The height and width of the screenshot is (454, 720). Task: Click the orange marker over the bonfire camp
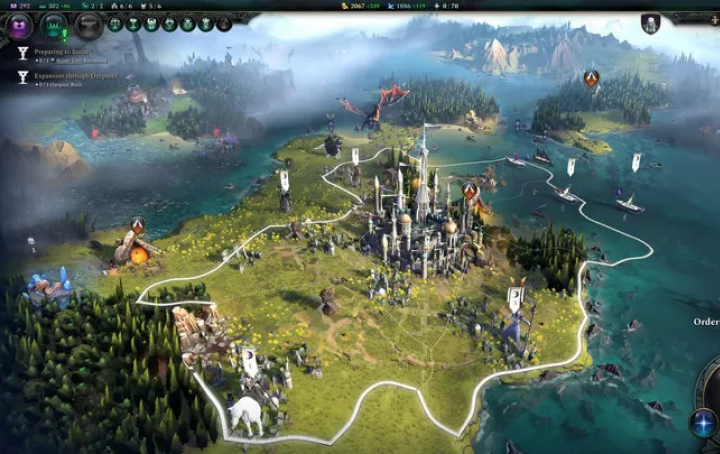pos(137,225)
